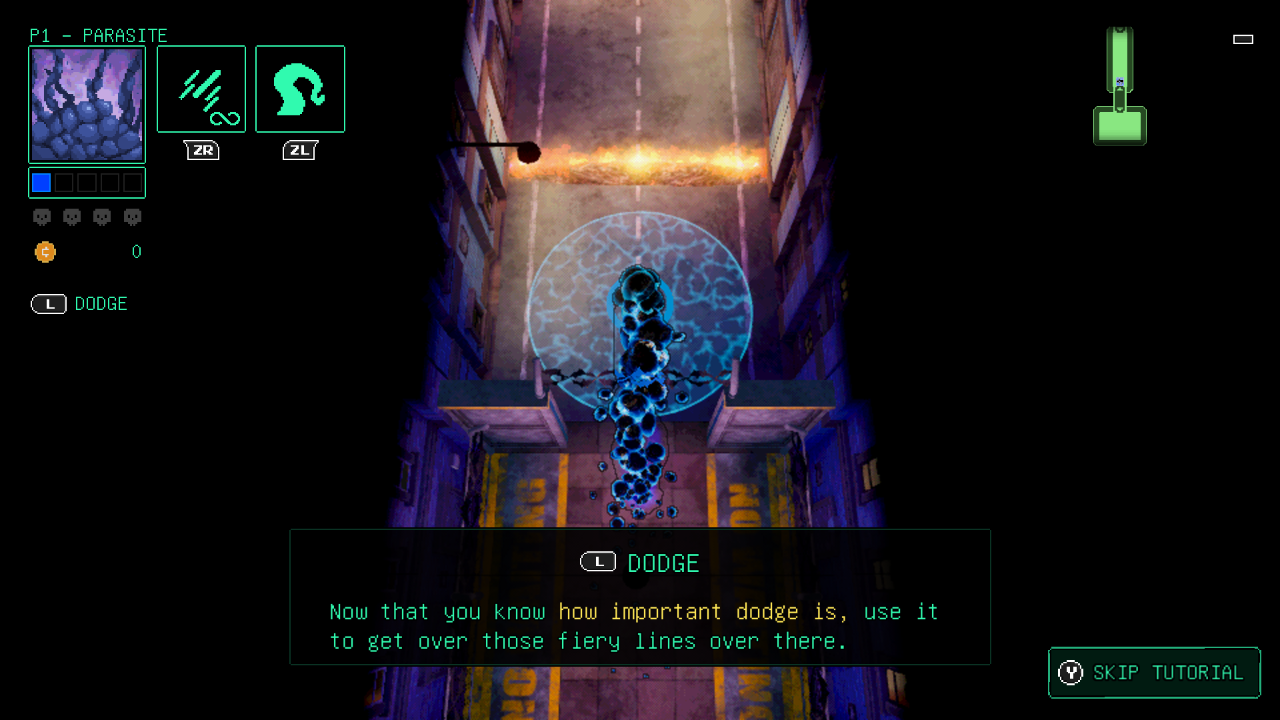
Task: Click the L icon in the dialog header
Action: (598, 562)
